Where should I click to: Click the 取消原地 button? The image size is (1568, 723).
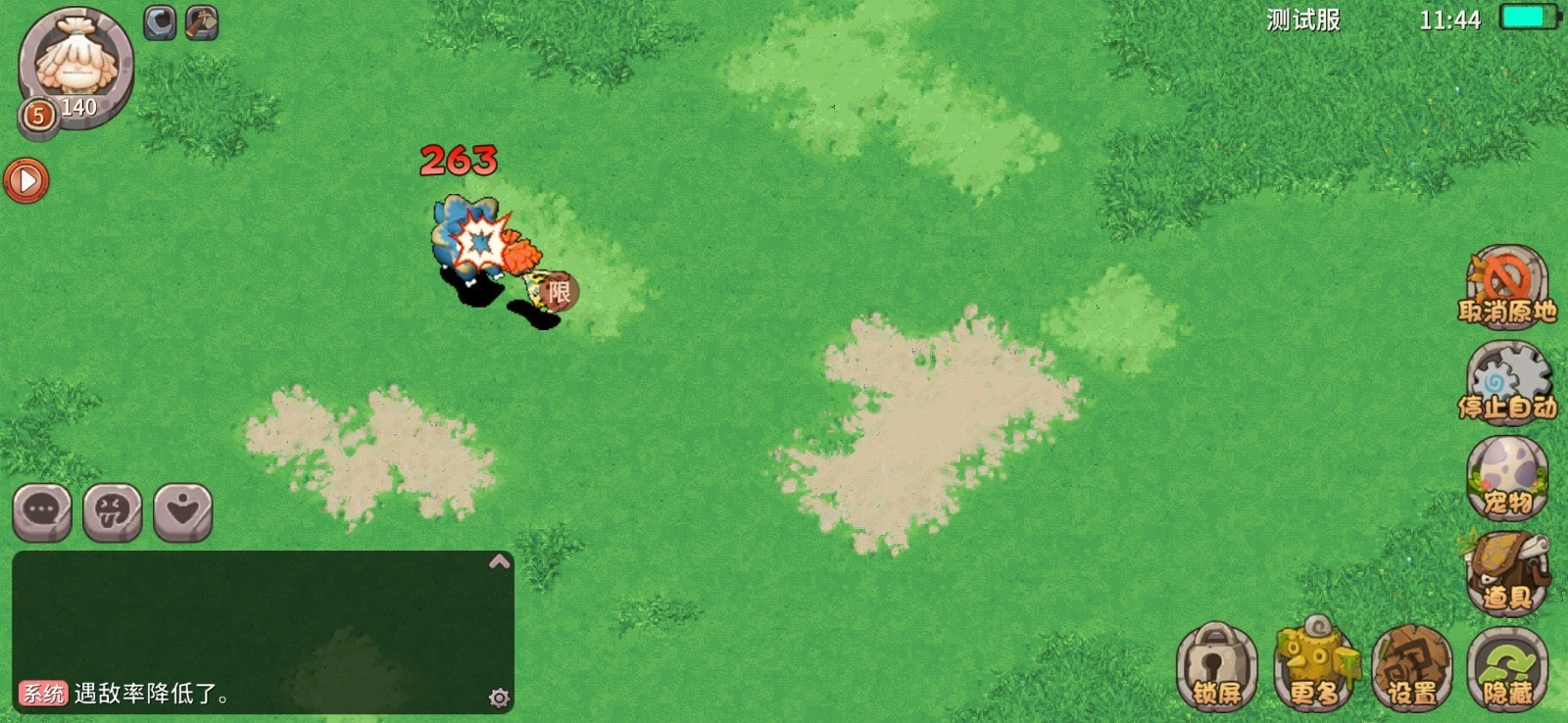pyautogui.click(x=1506, y=286)
